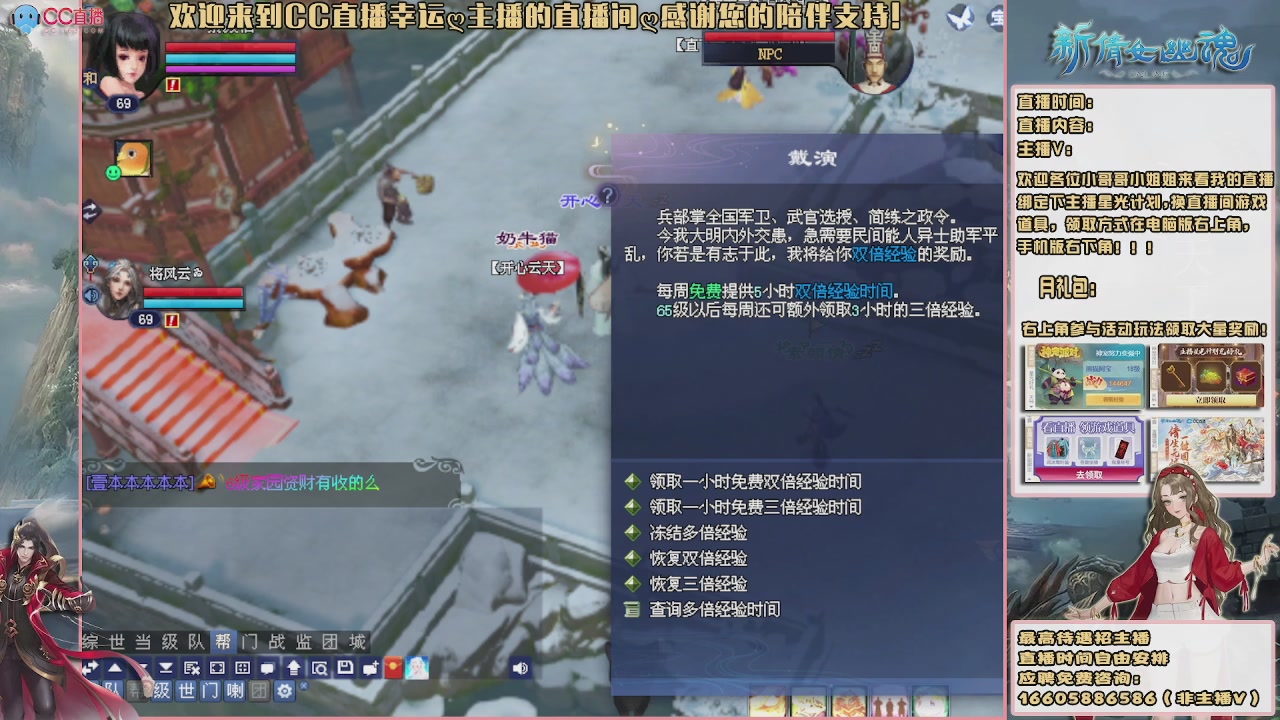The height and width of the screenshot is (720, 1280).
Task: Click the character avatar icon beside the red envelope
Action: pos(416,668)
